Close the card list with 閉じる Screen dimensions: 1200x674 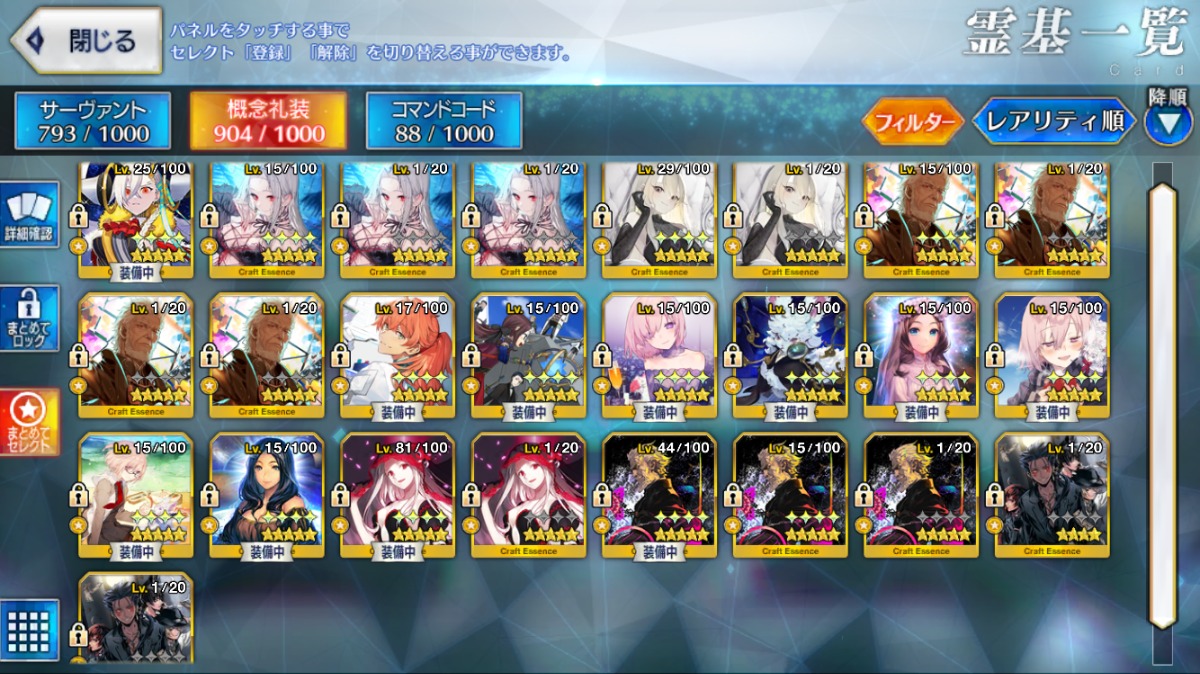coord(86,41)
